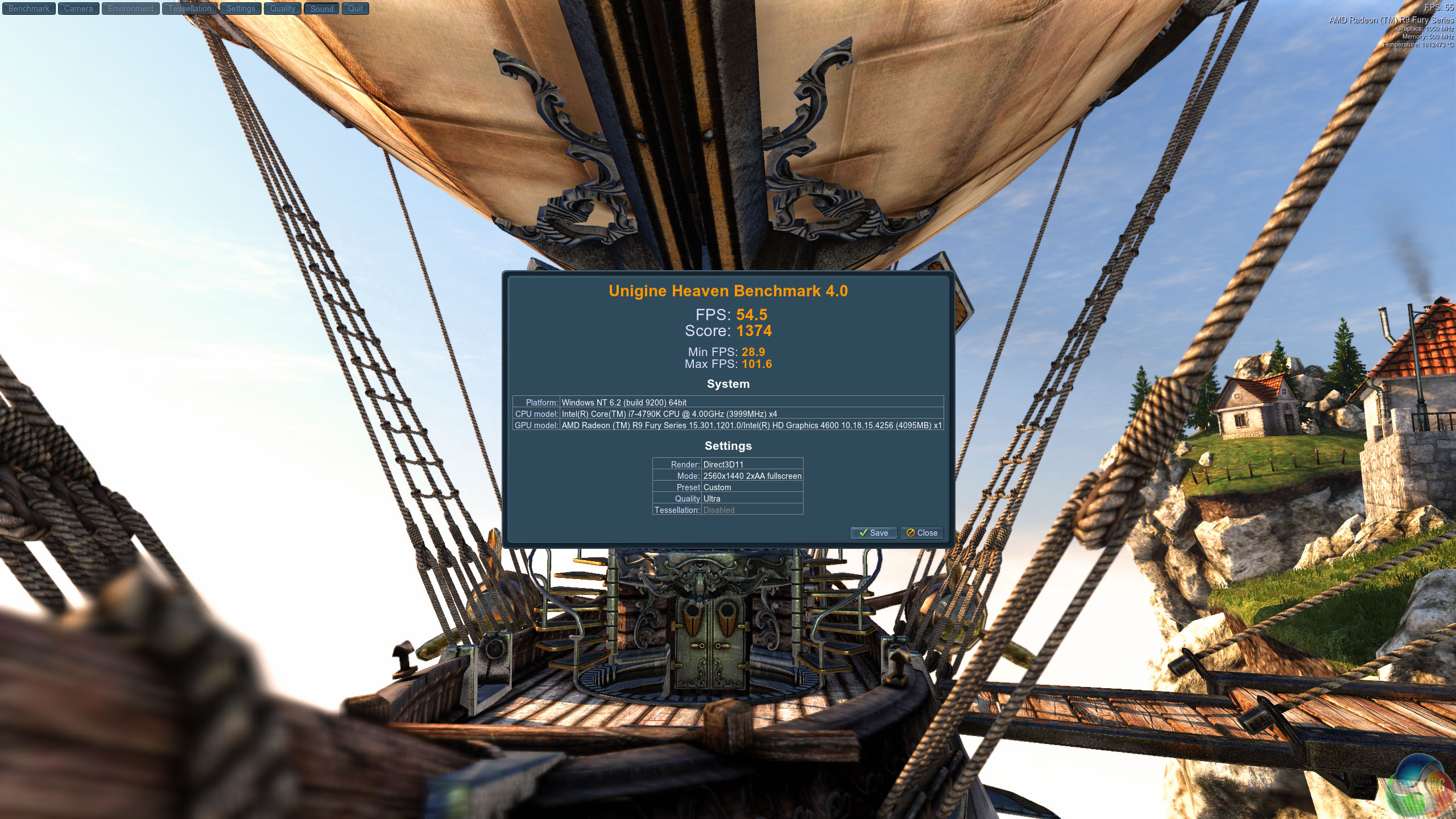This screenshot has width=1456, height=819.
Task: Toggle the Sound button
Action: (x=322, y=9)
